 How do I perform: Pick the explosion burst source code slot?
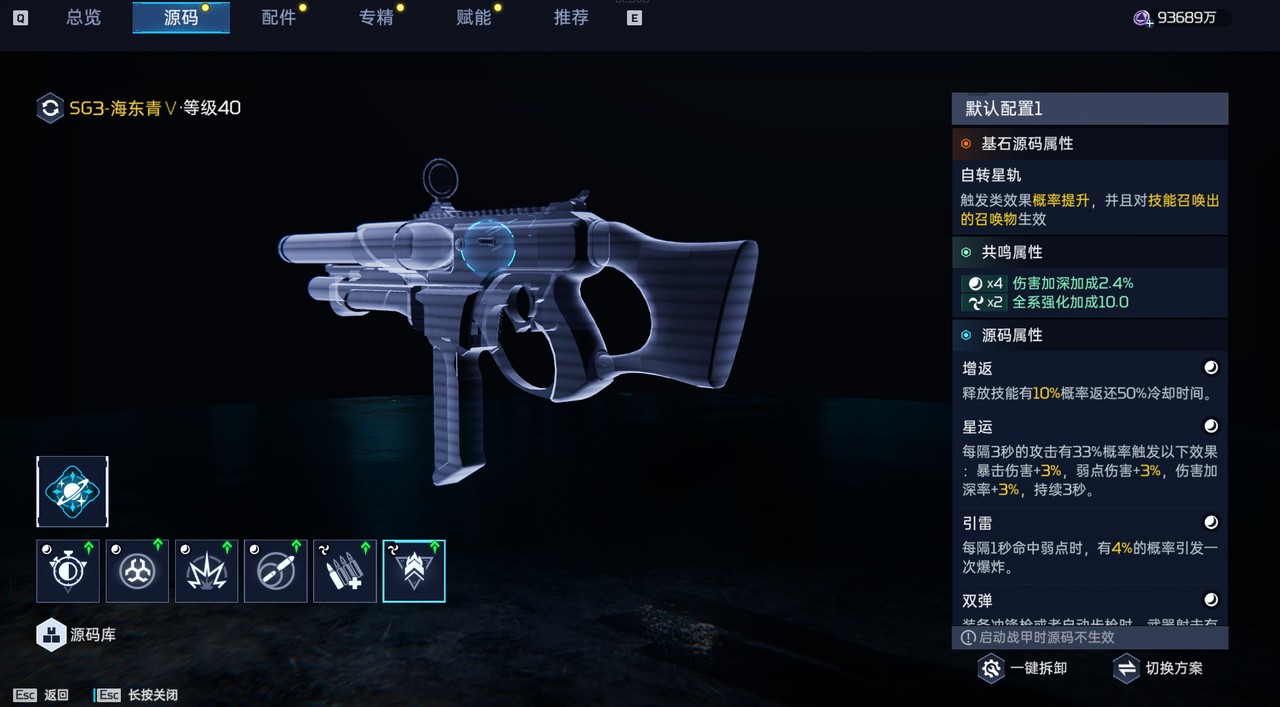click(x=206, y=571)
